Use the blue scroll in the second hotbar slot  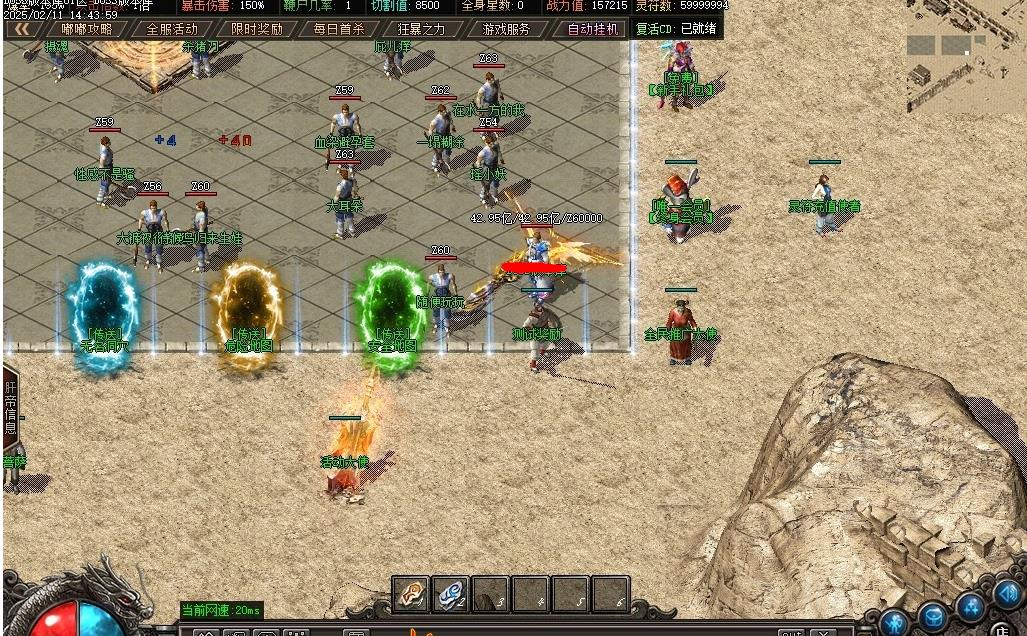tap(451, 594)
